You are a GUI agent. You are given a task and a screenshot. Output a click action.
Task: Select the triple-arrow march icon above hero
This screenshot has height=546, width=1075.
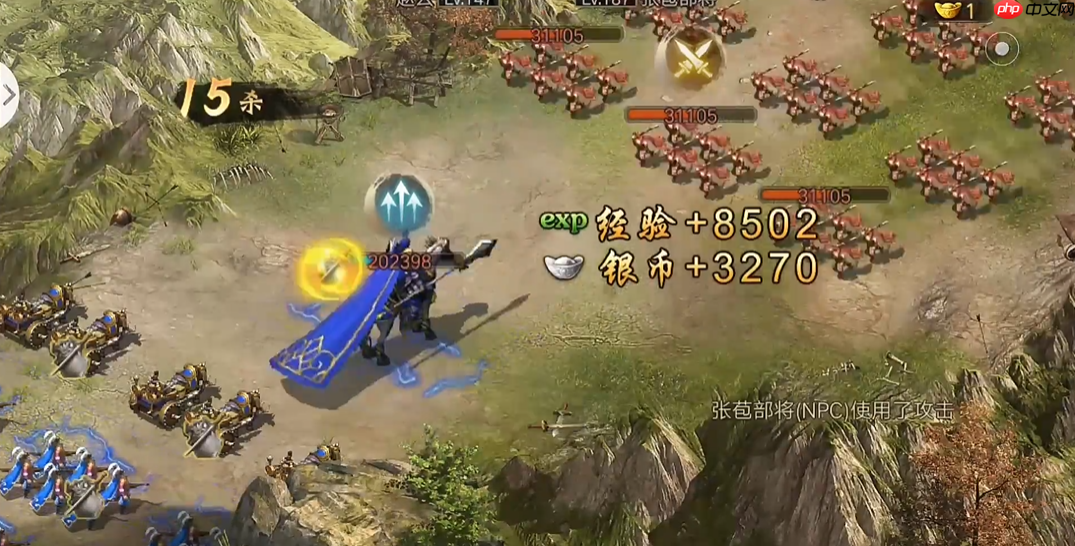[x=400, y=203]
